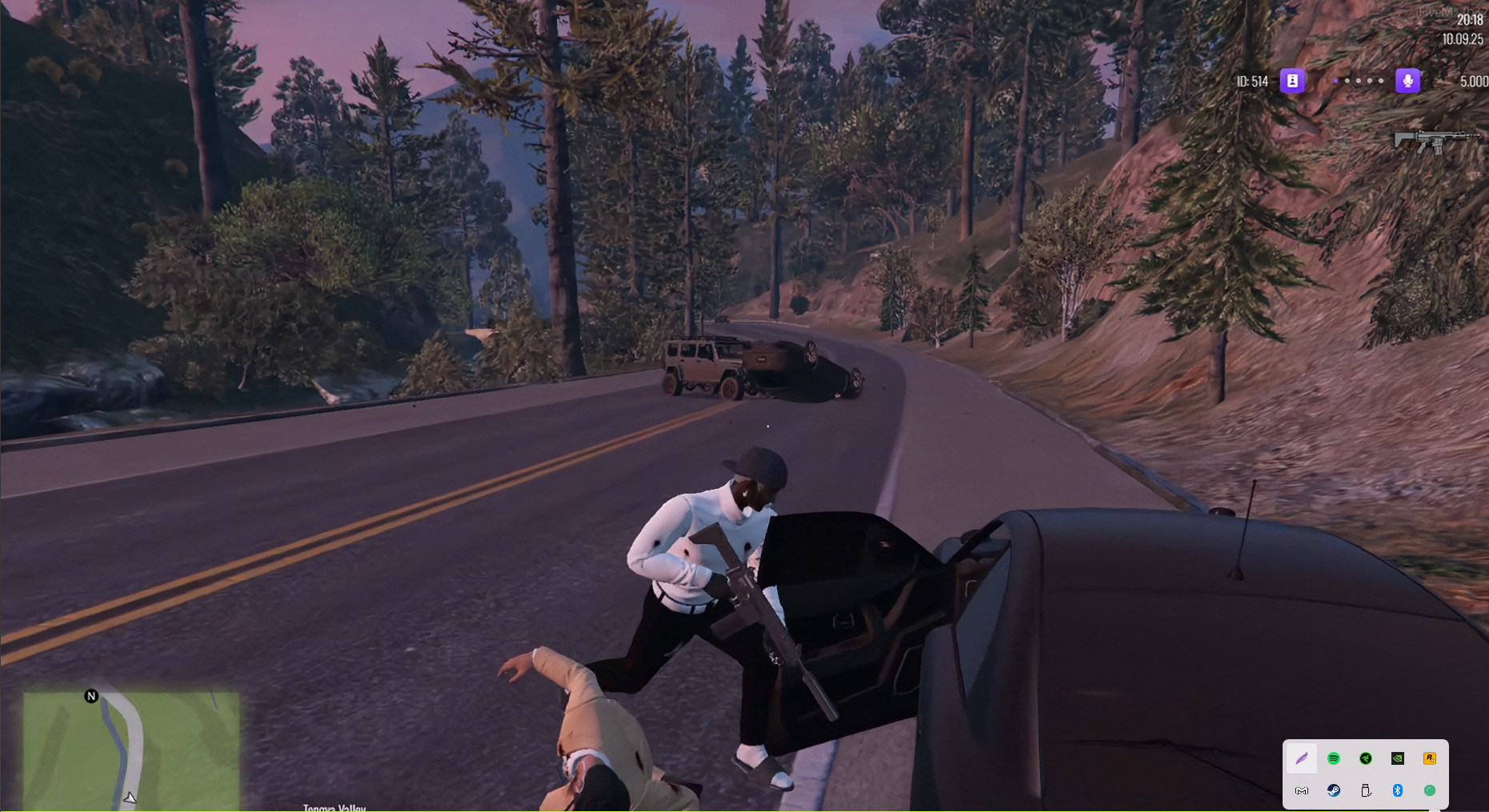This screenshot has width=1489, height=812.
Task: Open Spotify from the system tray
Action: (x=1334, y=758)
